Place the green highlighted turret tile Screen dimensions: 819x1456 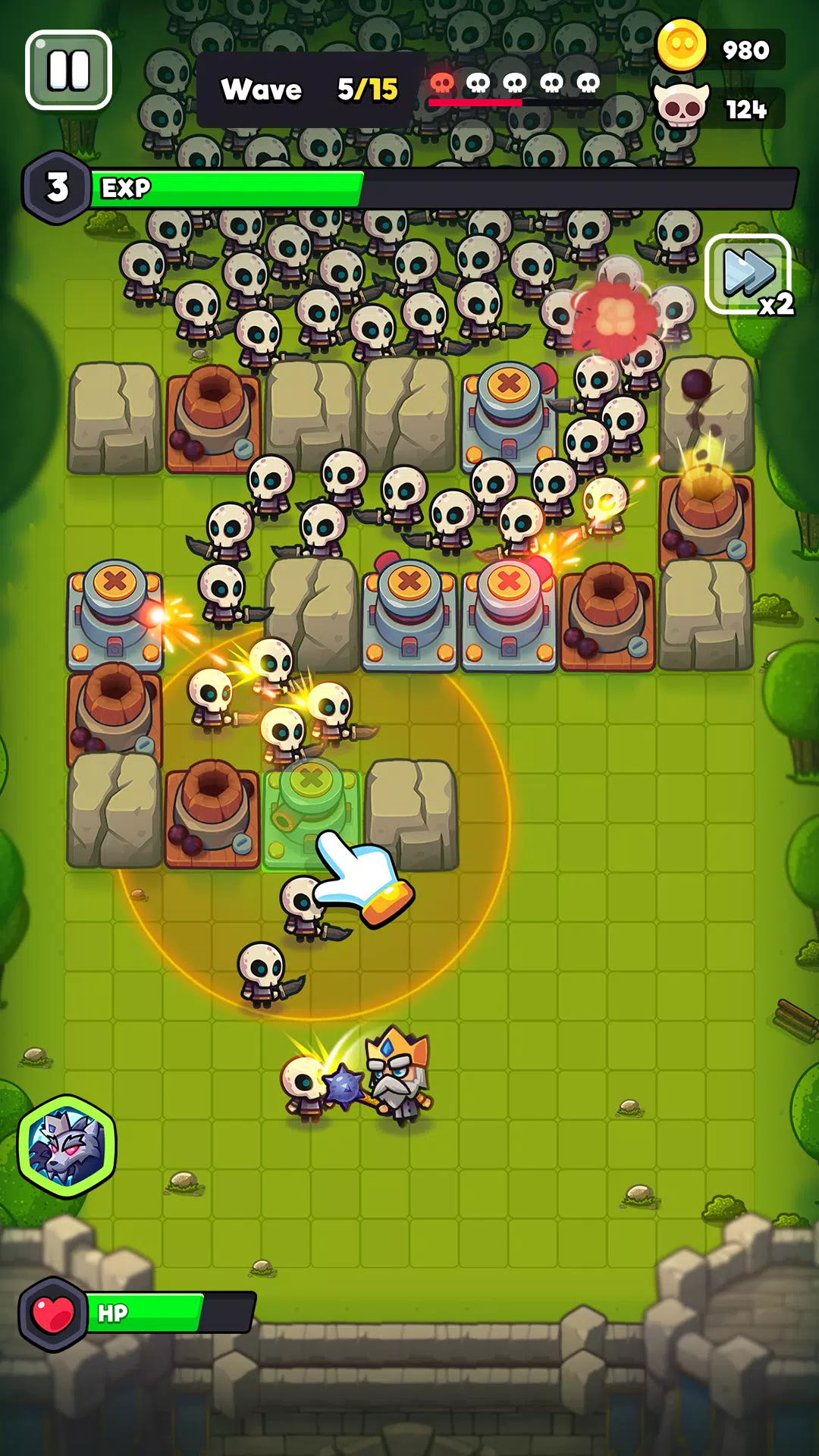[310, 811]
